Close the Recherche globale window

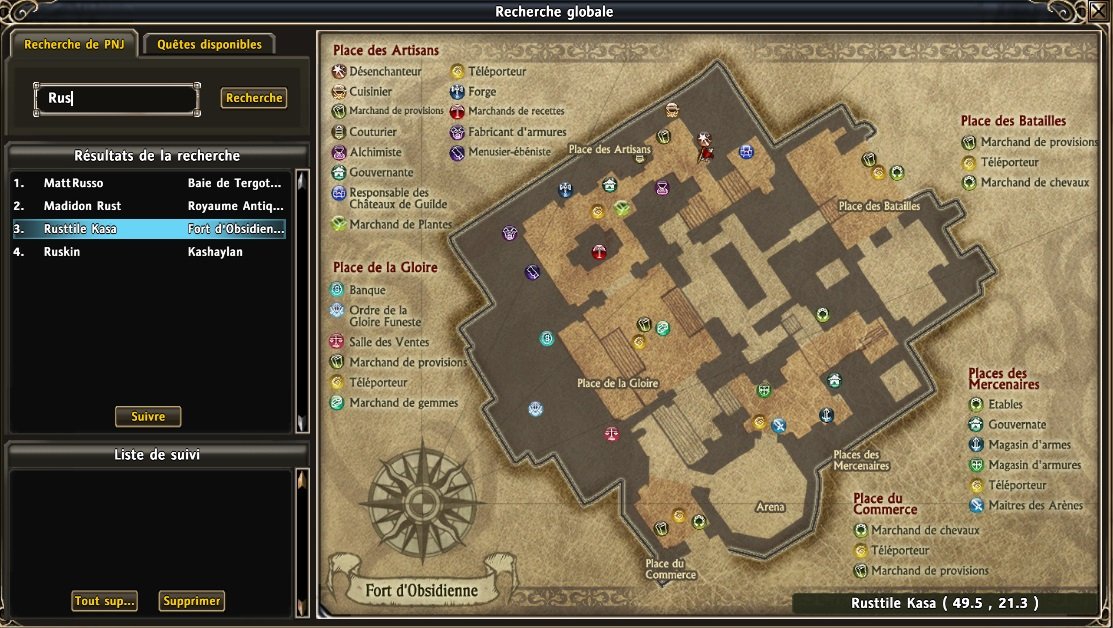pyautogui.click(x=1099, y=12)
